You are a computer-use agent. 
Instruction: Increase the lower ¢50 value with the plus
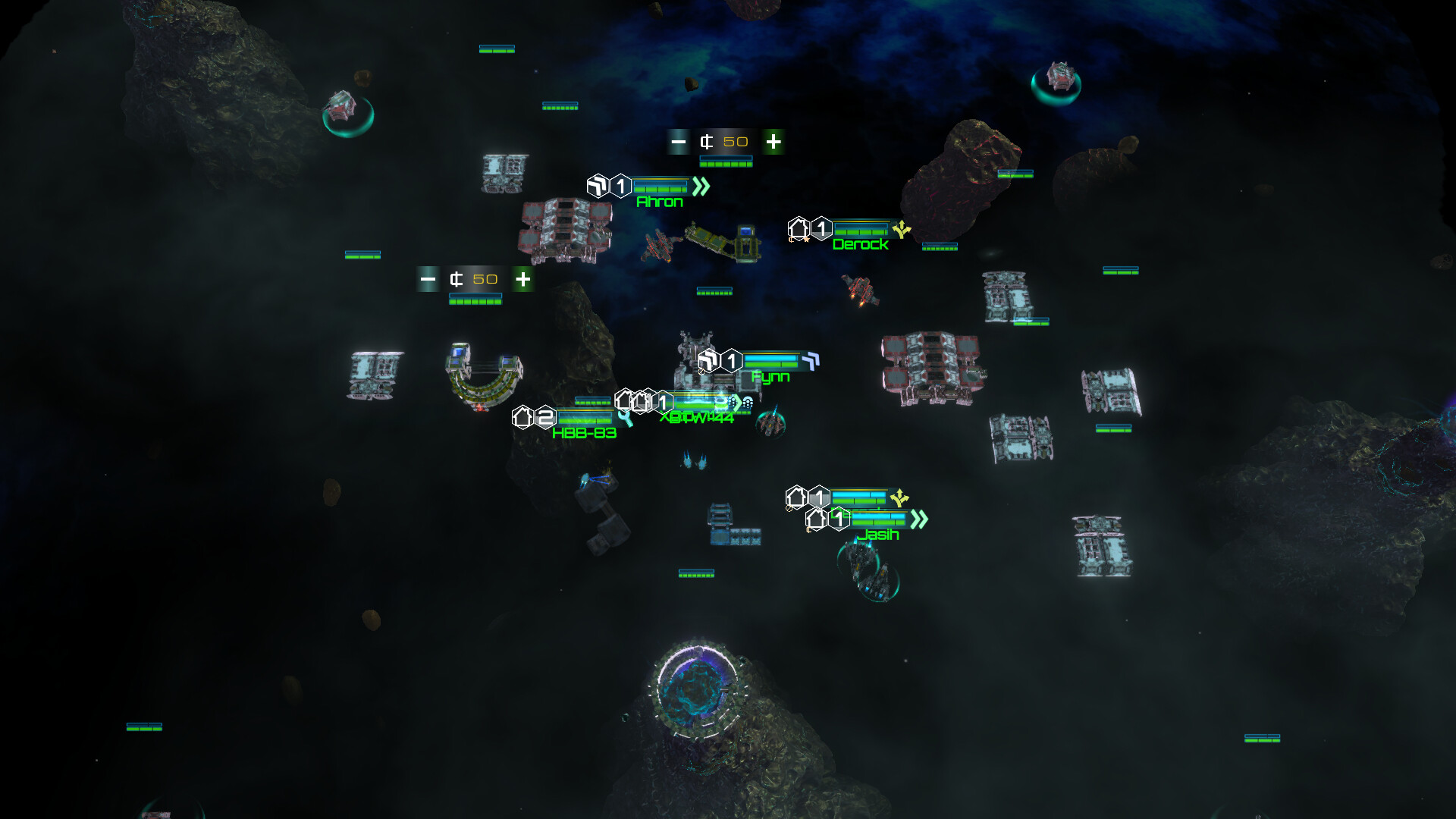[522, 279]
